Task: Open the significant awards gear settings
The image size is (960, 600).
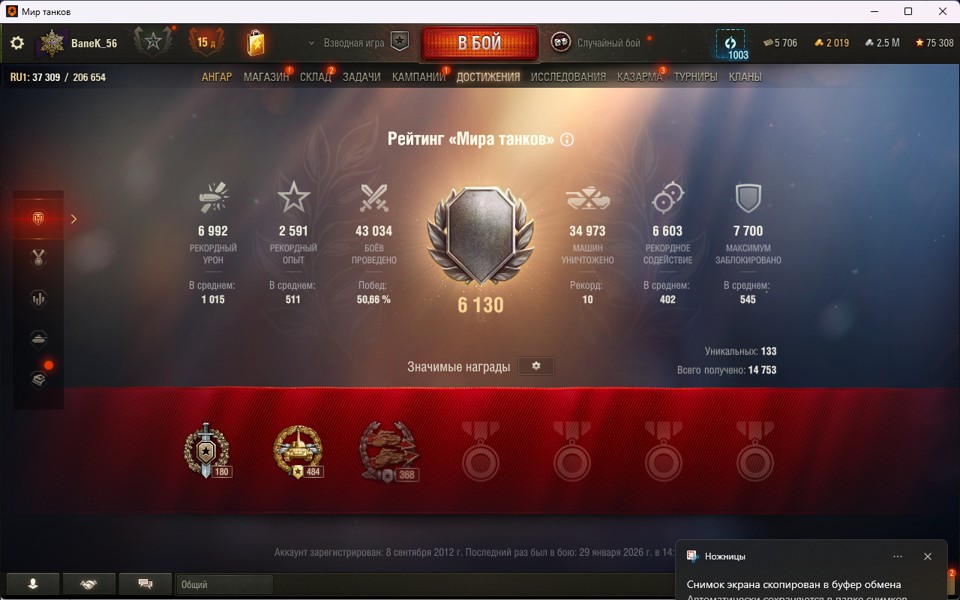Action: tap(536, 366)
